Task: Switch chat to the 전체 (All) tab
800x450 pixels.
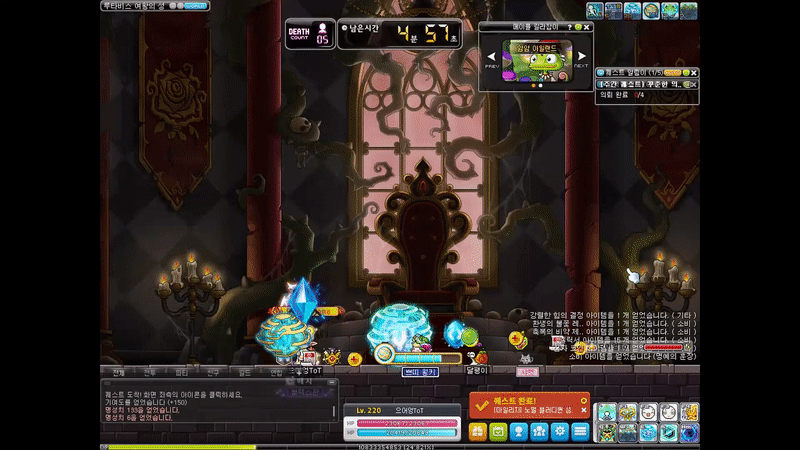Action: coord(118,372)
